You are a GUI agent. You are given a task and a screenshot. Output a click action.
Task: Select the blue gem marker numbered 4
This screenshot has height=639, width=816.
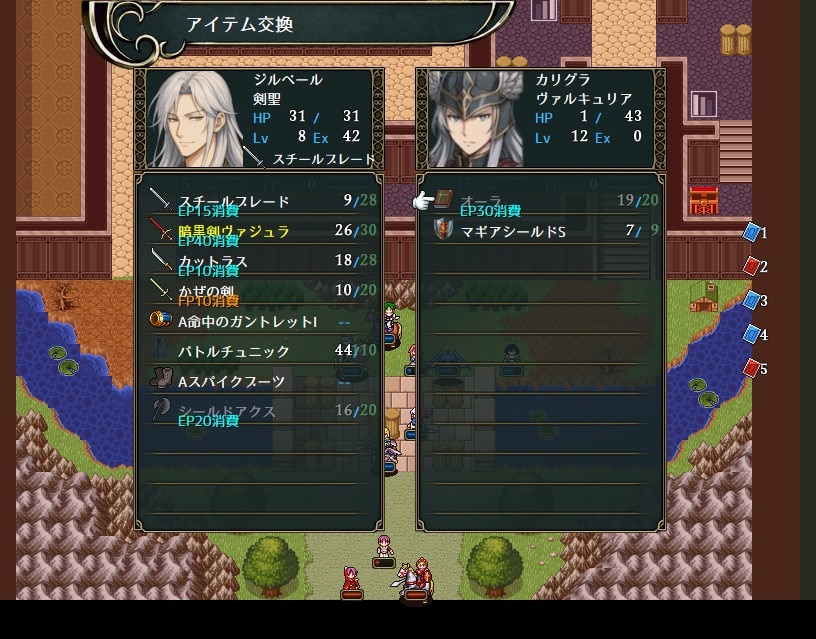click(x=752, y=335)
